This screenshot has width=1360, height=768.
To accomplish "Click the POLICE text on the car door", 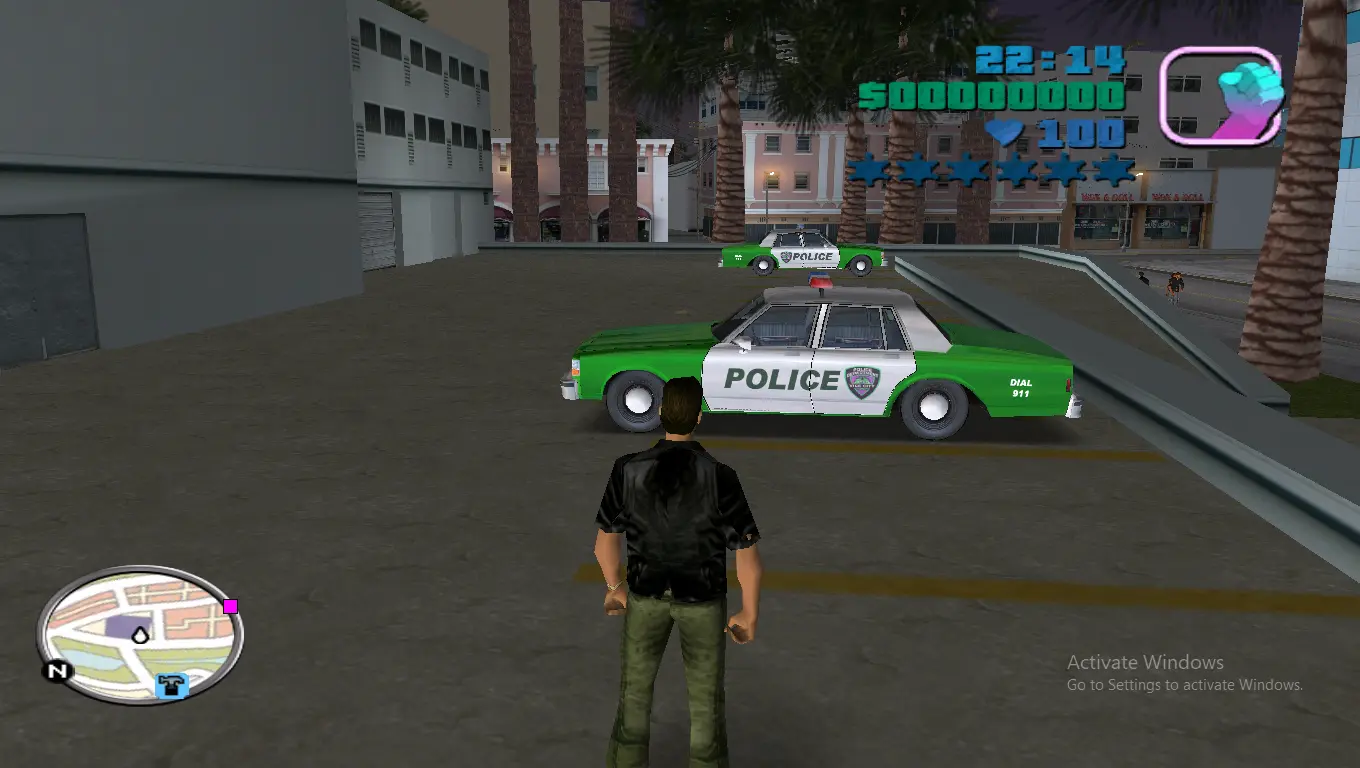I will 781,381.
